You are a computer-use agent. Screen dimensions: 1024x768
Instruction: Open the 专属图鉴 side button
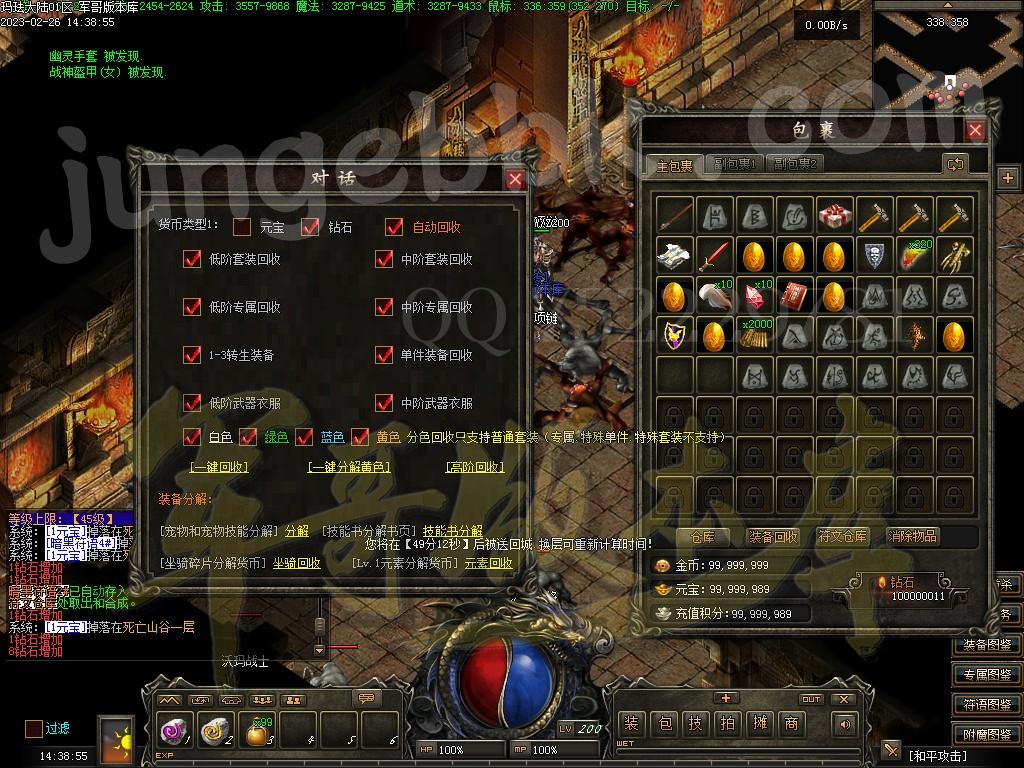(987, 675)
